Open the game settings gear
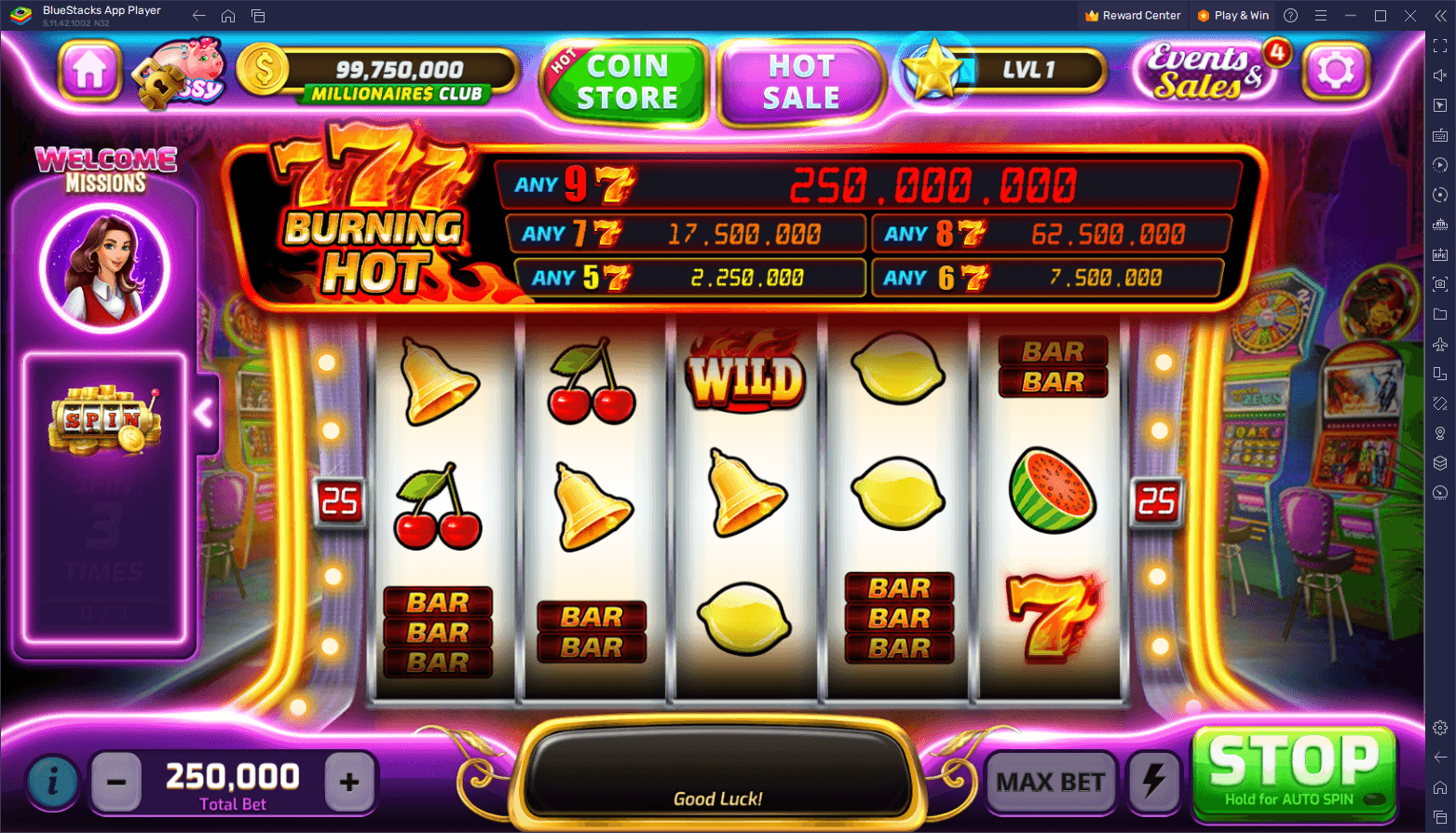This screenshot has width=1456, height=833. tap(1336, 70)
